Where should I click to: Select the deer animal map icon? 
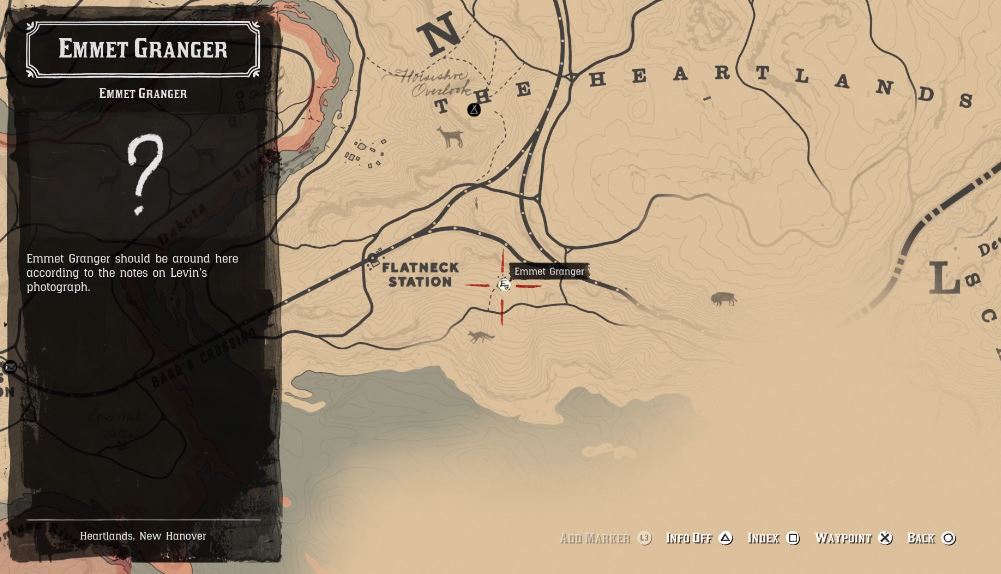pyautogui.click(x=451, y=136)
